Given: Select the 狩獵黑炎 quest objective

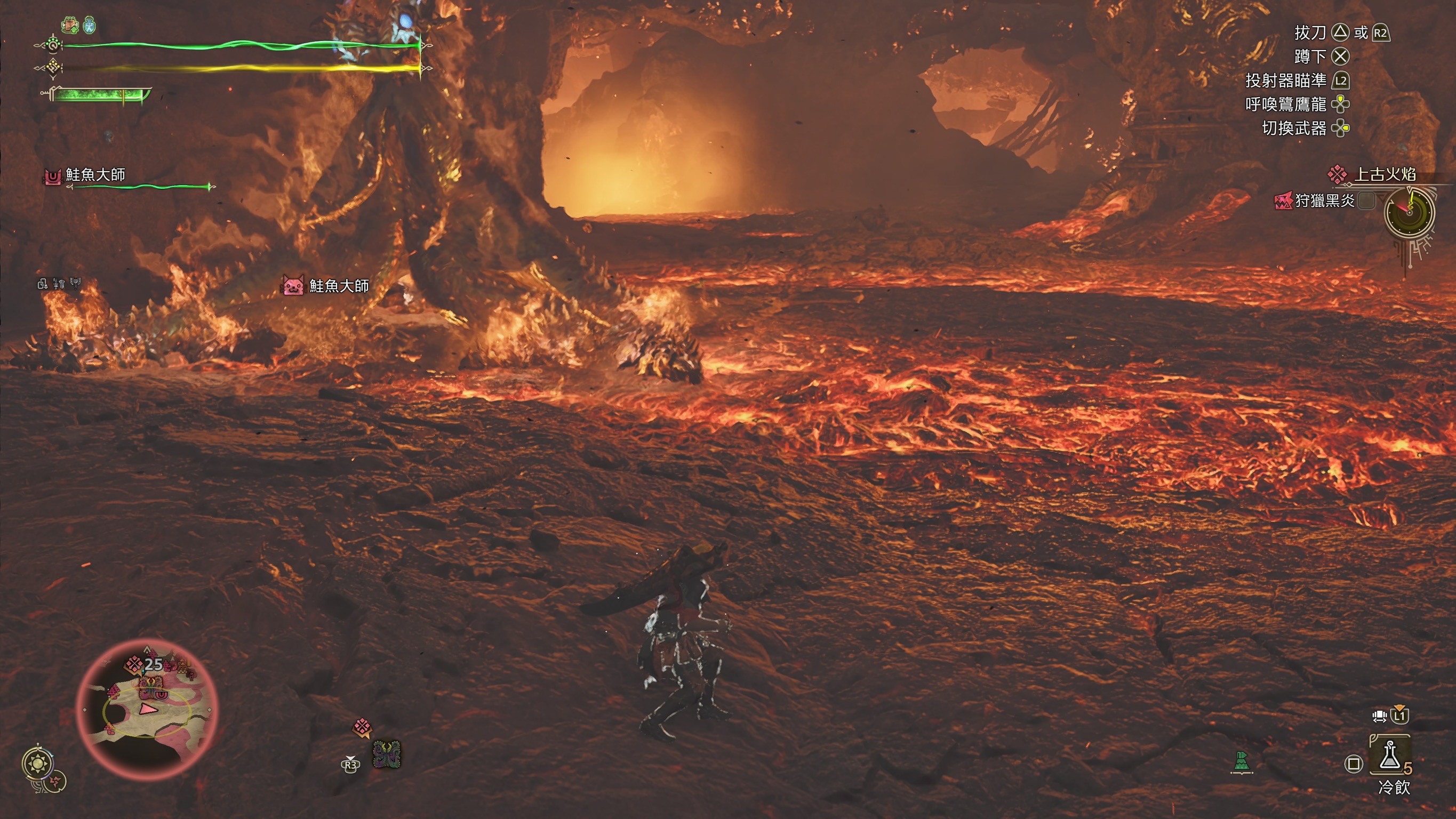Looking at the screenshot, I should 1324,200.
